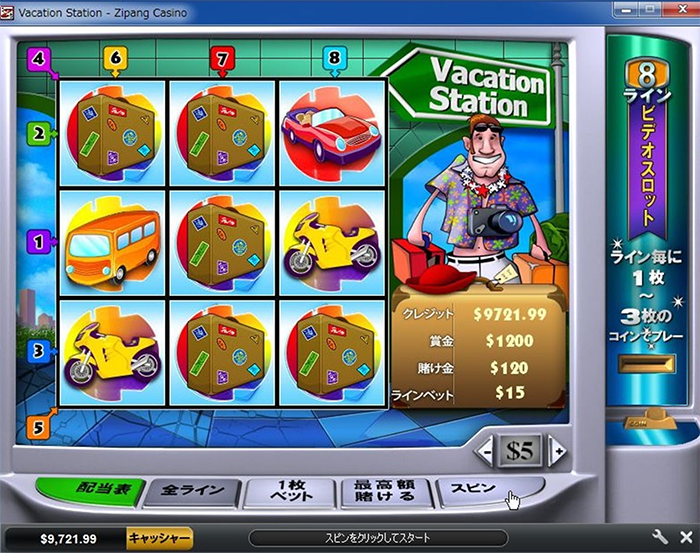The width and height of the screenshot is (700, 553).
Task: Select payline marker 6
Action: 114,59
